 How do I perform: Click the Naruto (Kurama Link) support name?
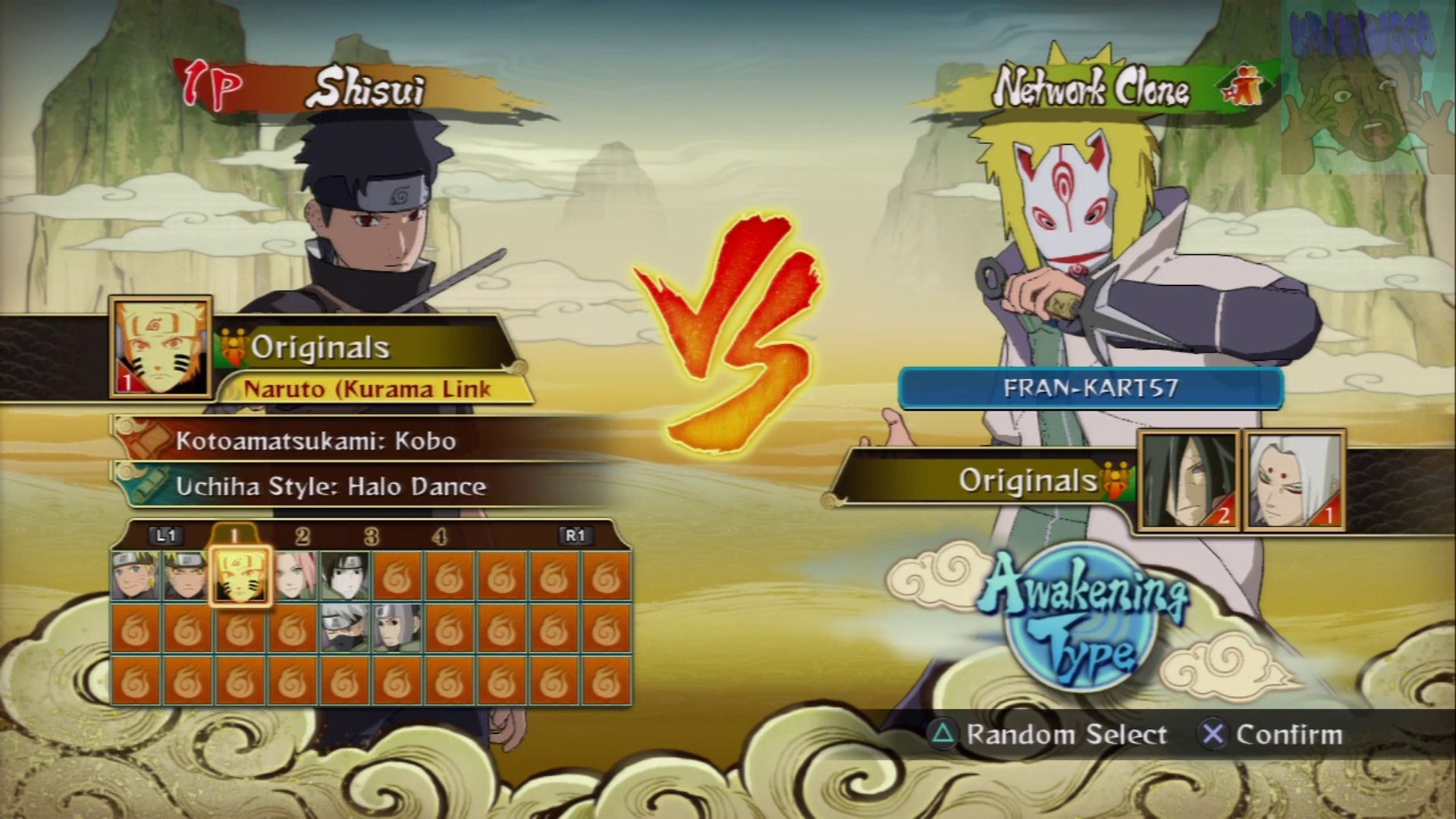(x=367, y=389)
